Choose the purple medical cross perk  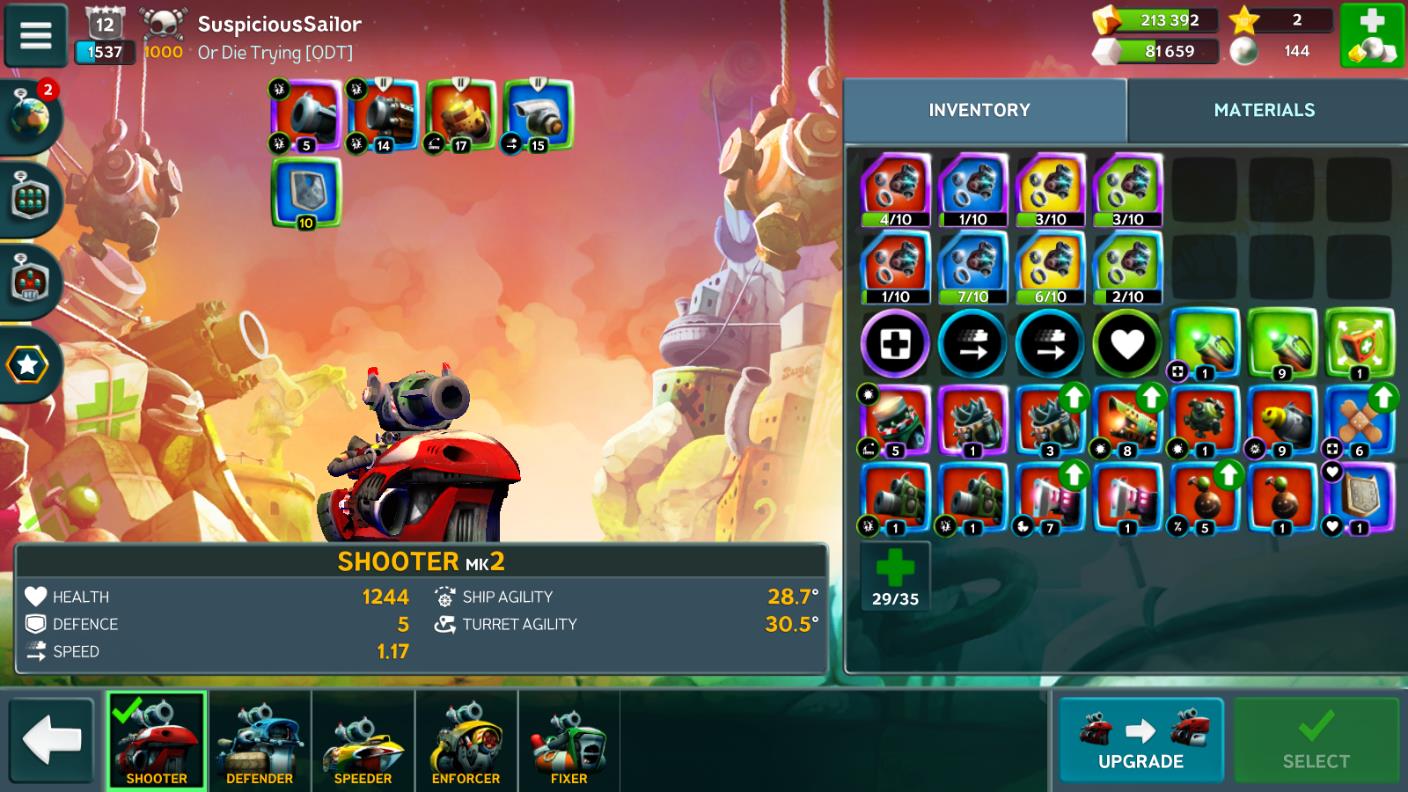[x=895, y=343]
